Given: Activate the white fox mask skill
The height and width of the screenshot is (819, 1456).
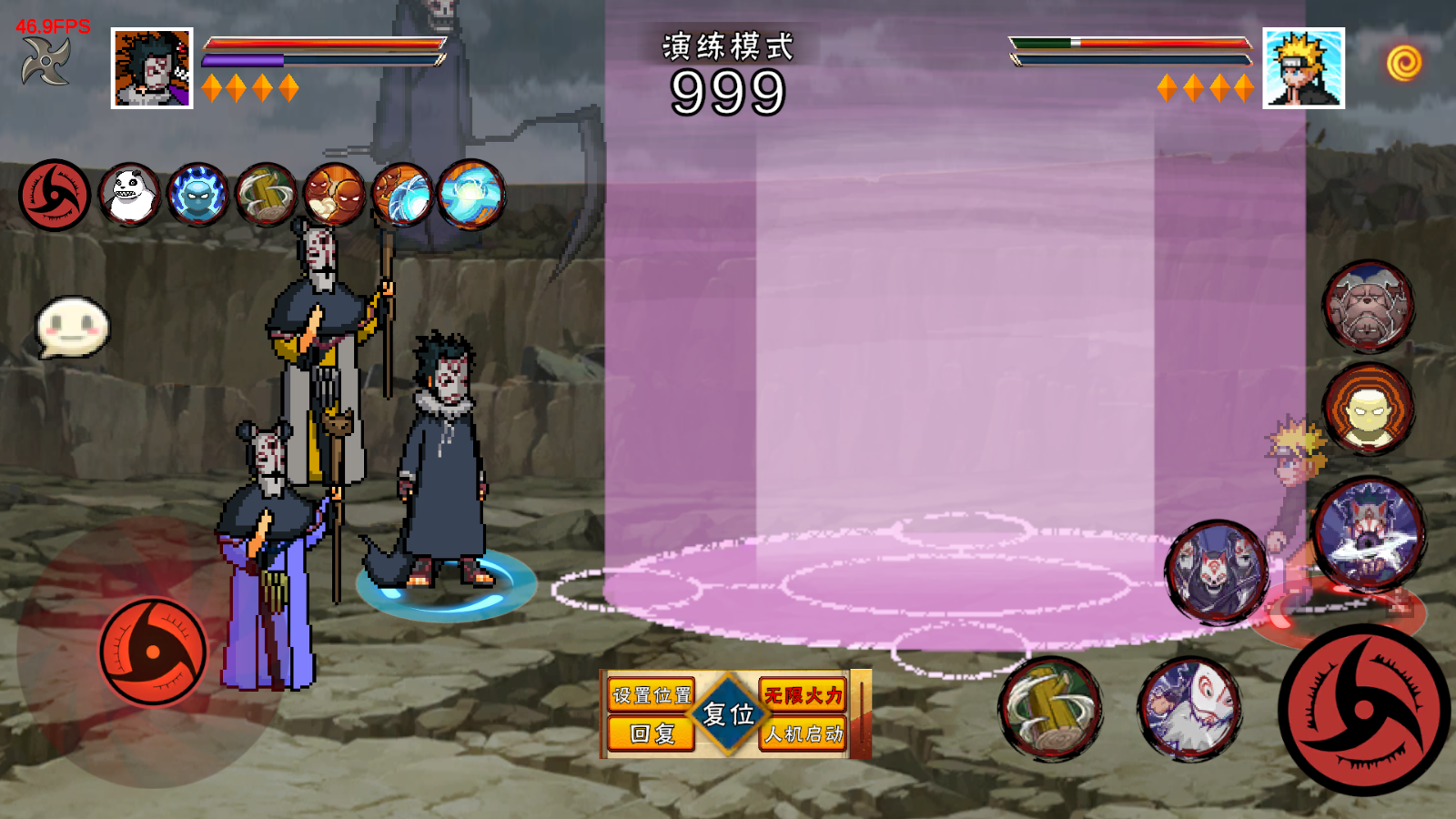Looking at the screenshot, I should (1188, 708).
